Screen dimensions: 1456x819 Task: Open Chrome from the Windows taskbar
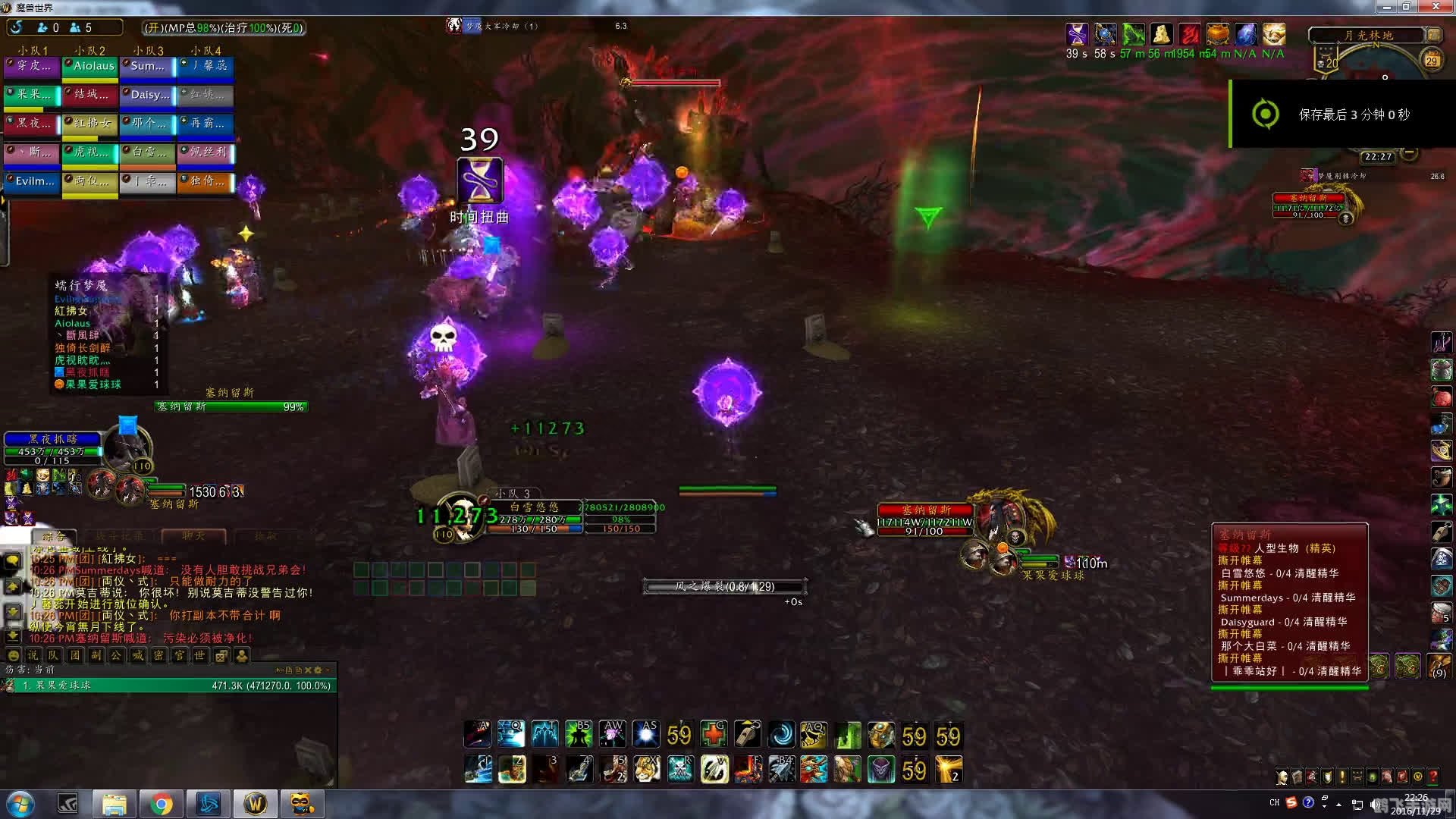pos(161,804)
